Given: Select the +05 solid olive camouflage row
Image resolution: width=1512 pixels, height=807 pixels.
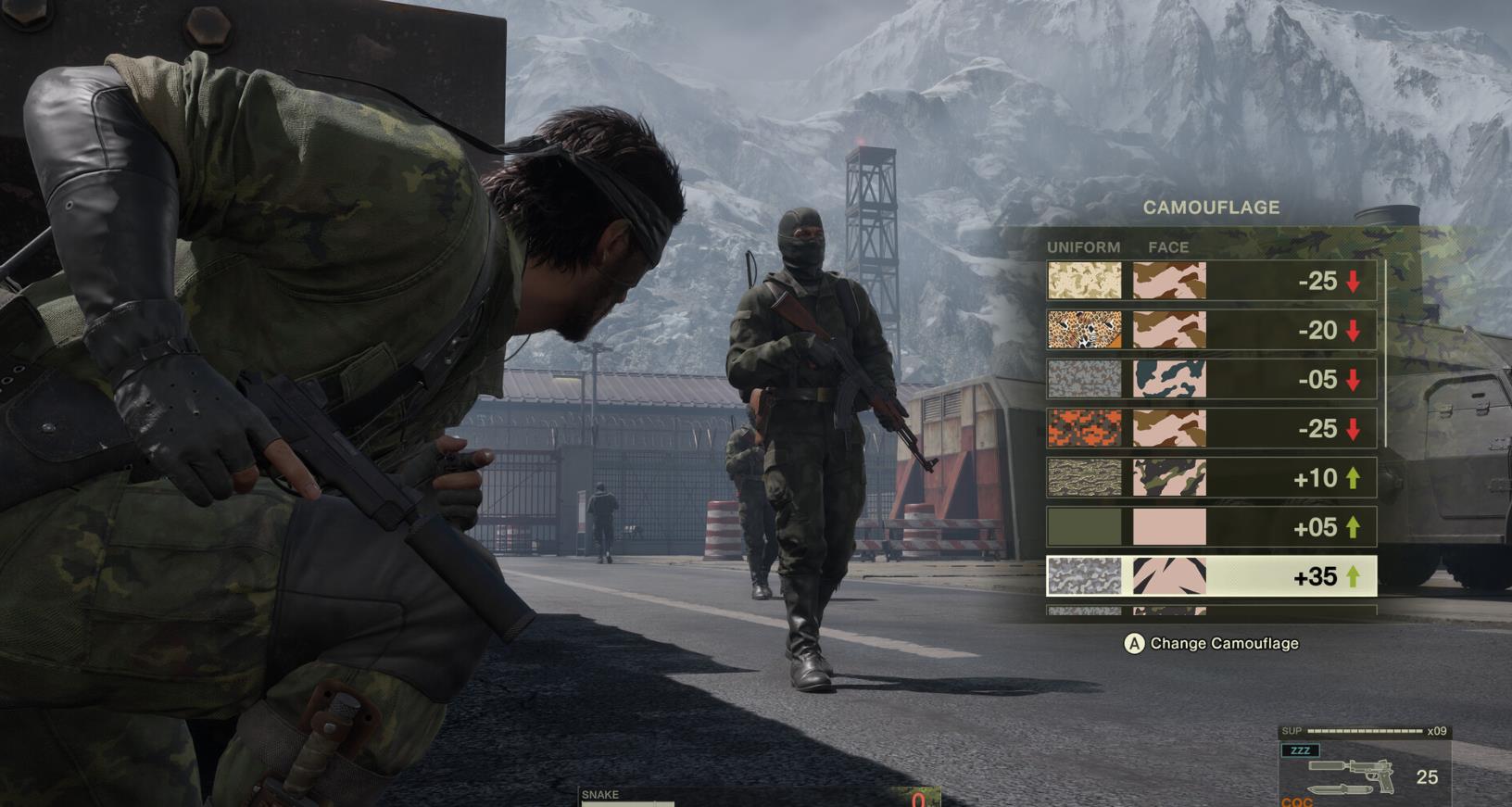Looking at the screenshot, I should (x=1211, y=527).
